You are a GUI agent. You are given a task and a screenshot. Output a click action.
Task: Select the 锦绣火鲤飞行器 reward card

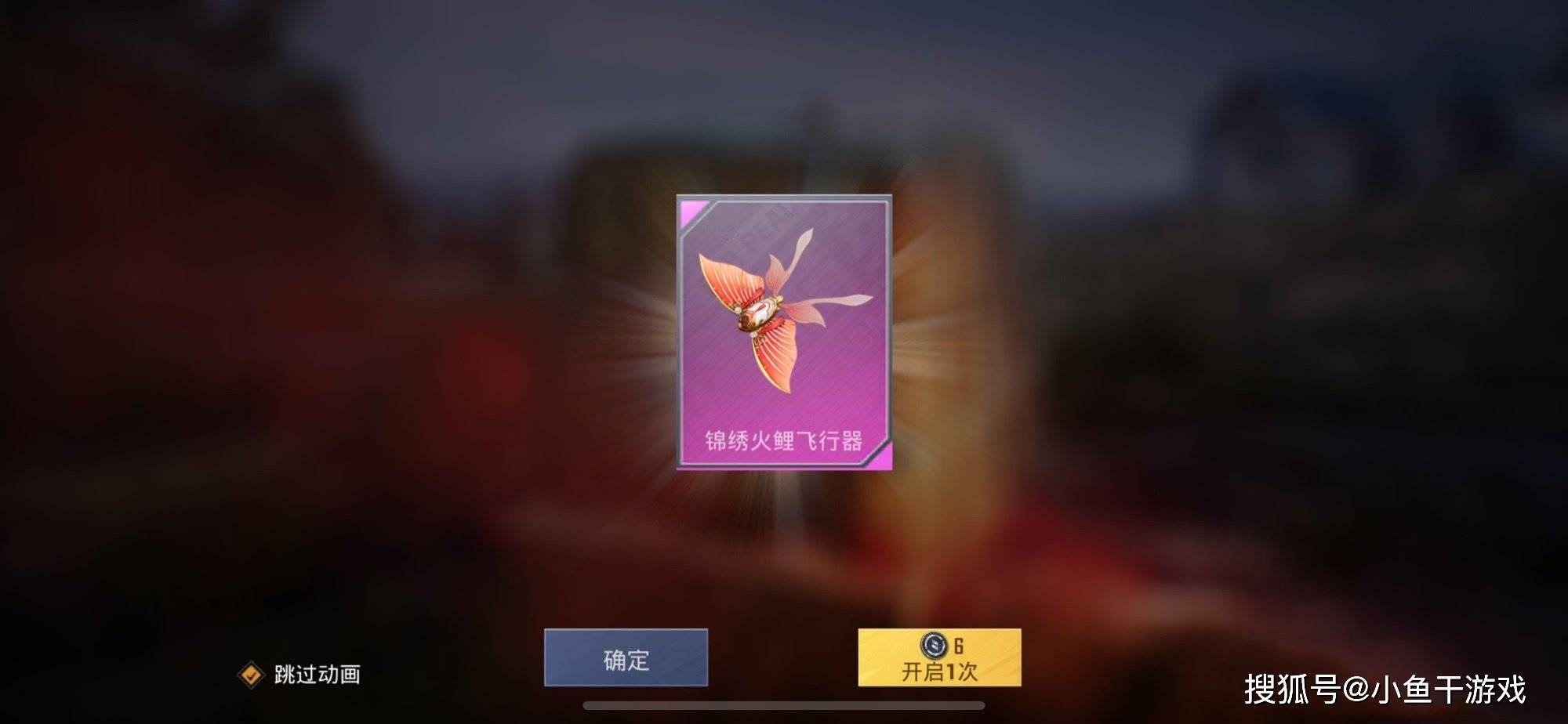coord(784,332)
